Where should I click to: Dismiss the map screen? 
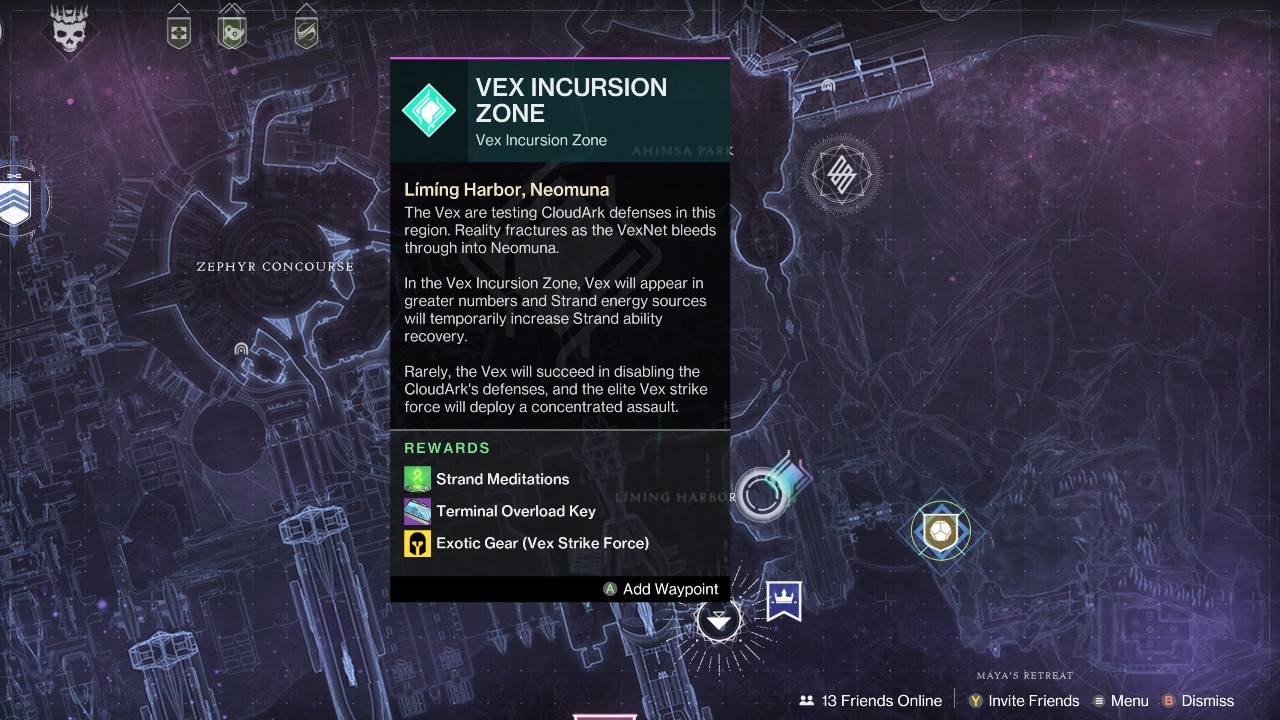coord(1198,701)
